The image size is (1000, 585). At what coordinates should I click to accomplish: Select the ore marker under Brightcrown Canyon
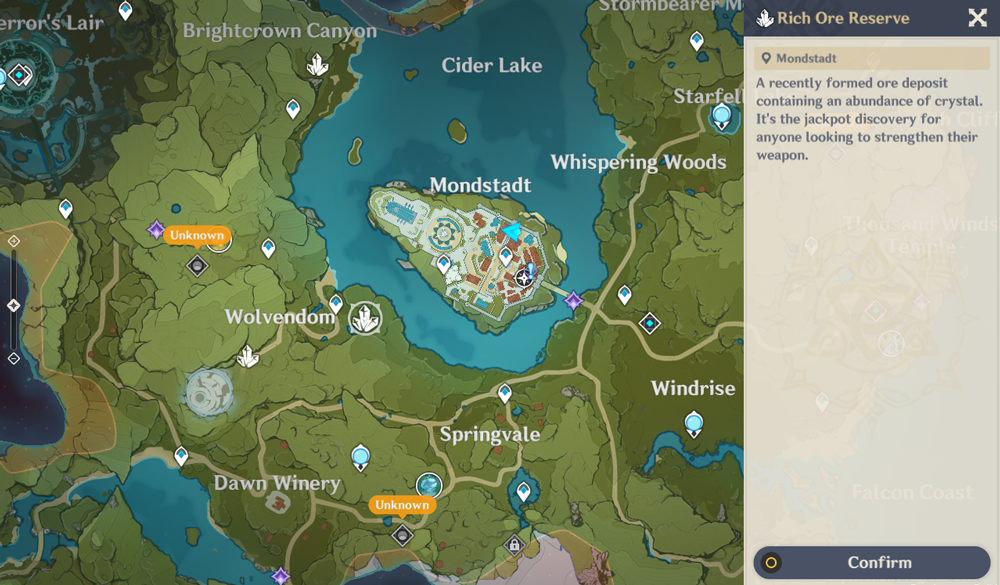(317, 66)
